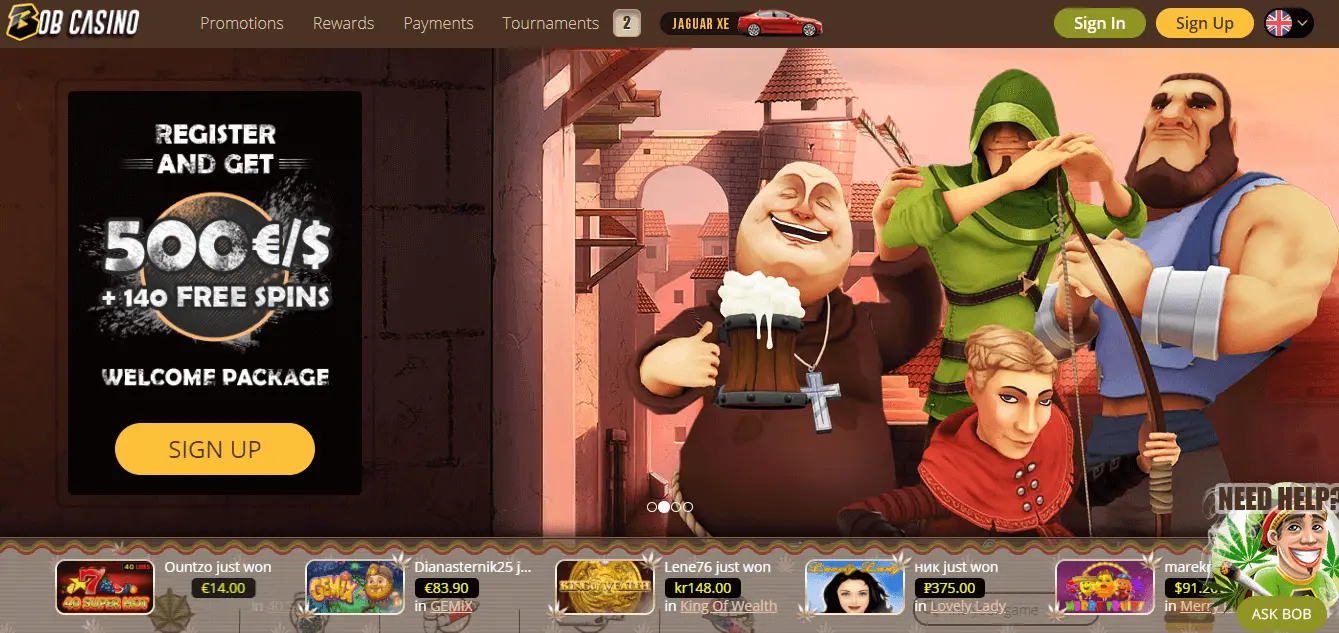Go to the Rewards section
Viewport: 1339px width, 633px height.
343,23
